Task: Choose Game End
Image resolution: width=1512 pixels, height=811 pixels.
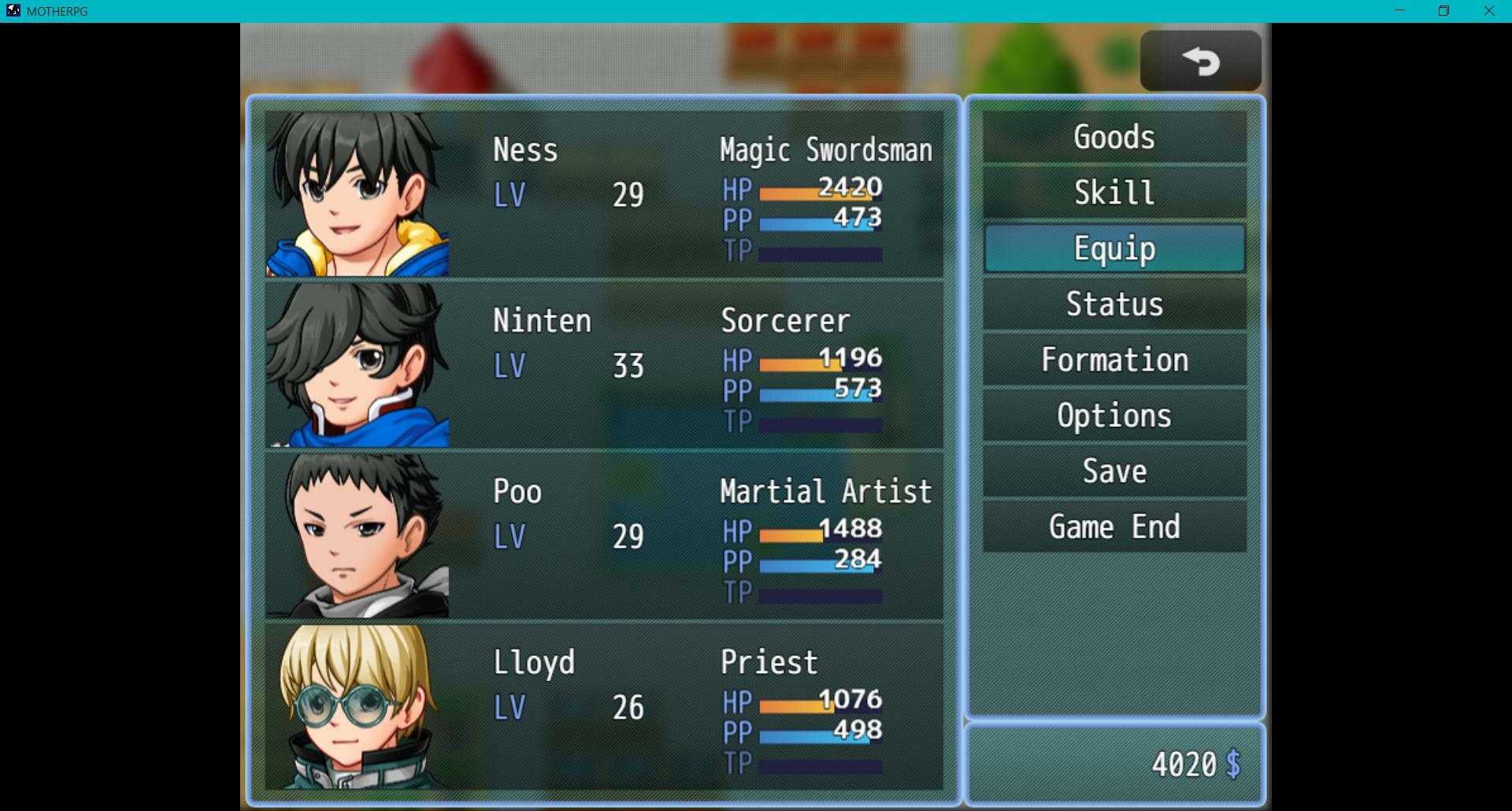Action: point(1114,527)
